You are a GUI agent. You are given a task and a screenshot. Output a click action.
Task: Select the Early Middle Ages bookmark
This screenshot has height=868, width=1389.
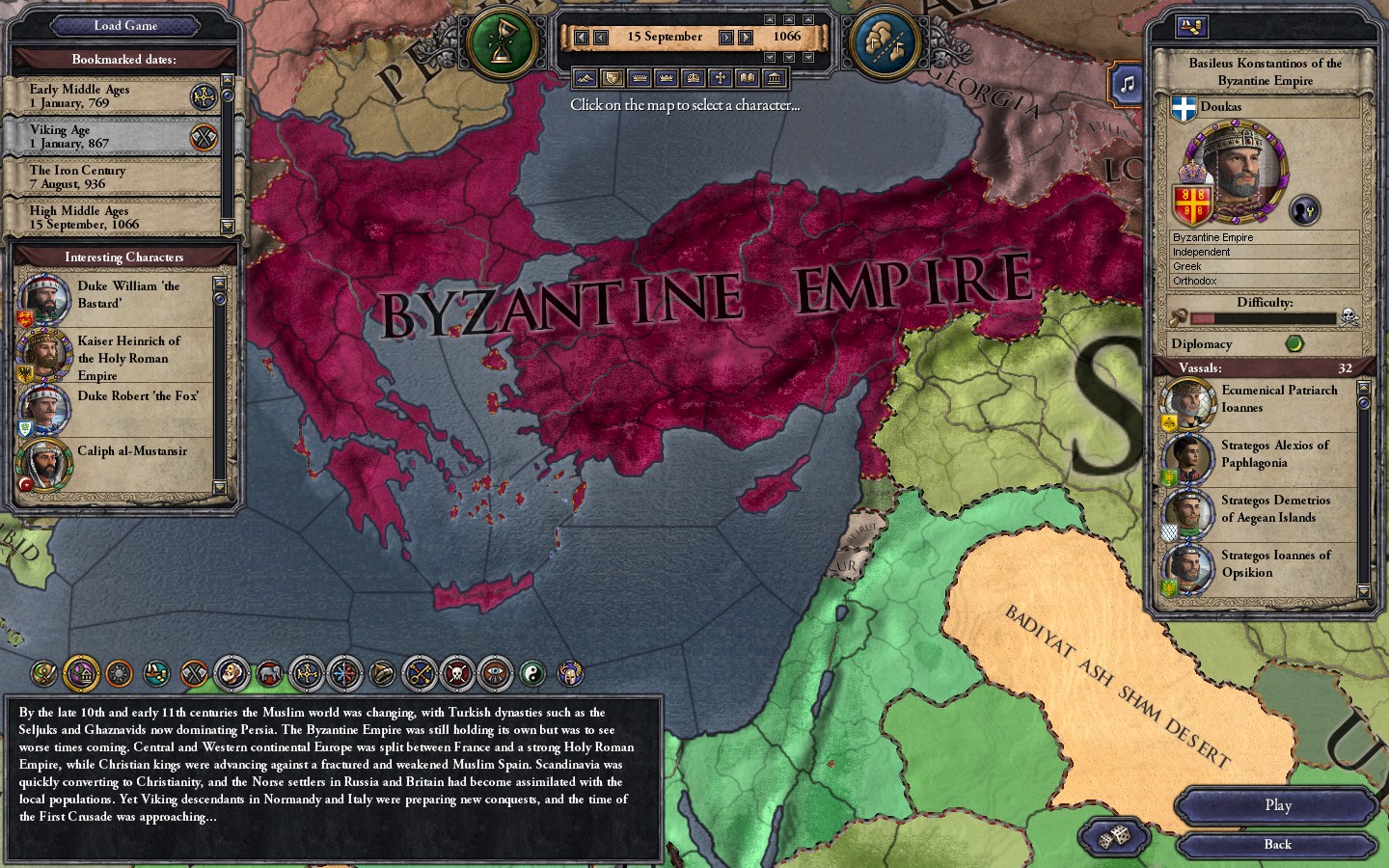pyautogui.click(x=111, y=95)
